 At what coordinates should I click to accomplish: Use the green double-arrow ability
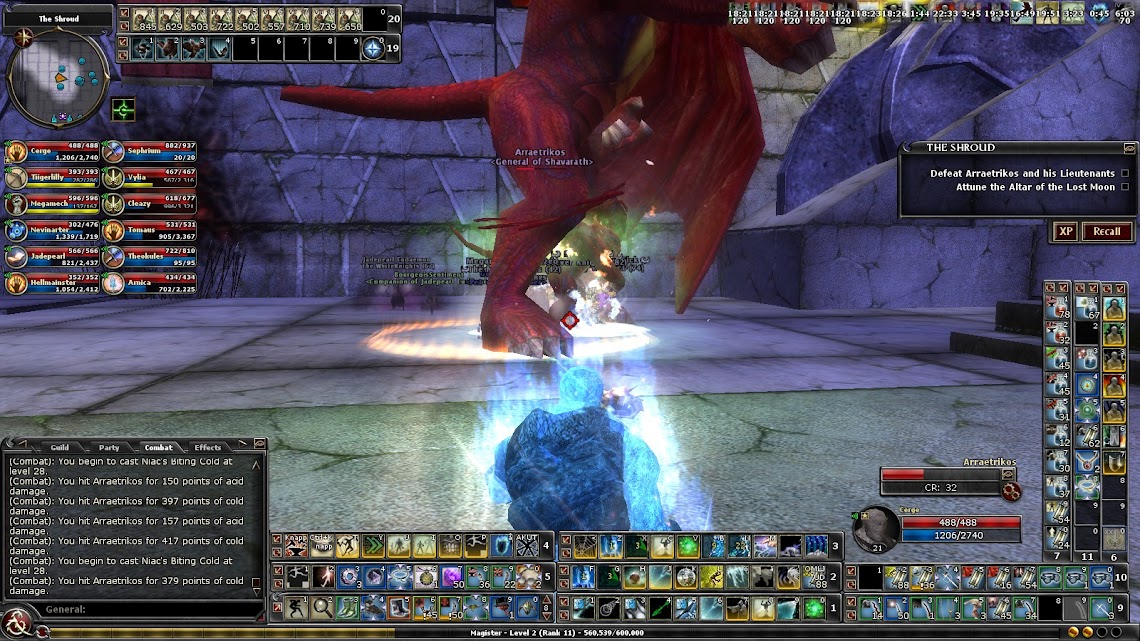click(x=372, y=545)
